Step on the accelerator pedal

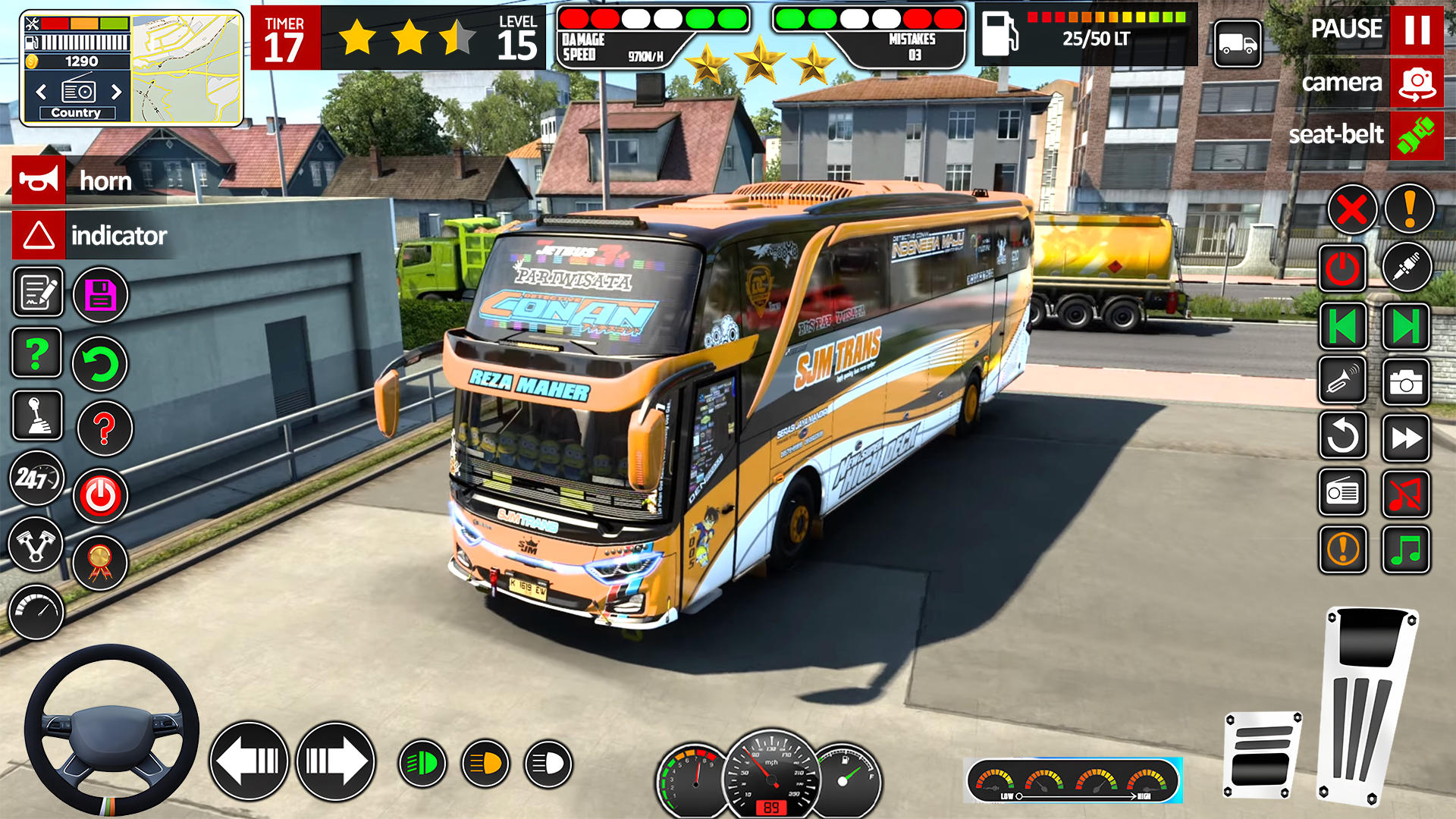(x=1367, y=705)
